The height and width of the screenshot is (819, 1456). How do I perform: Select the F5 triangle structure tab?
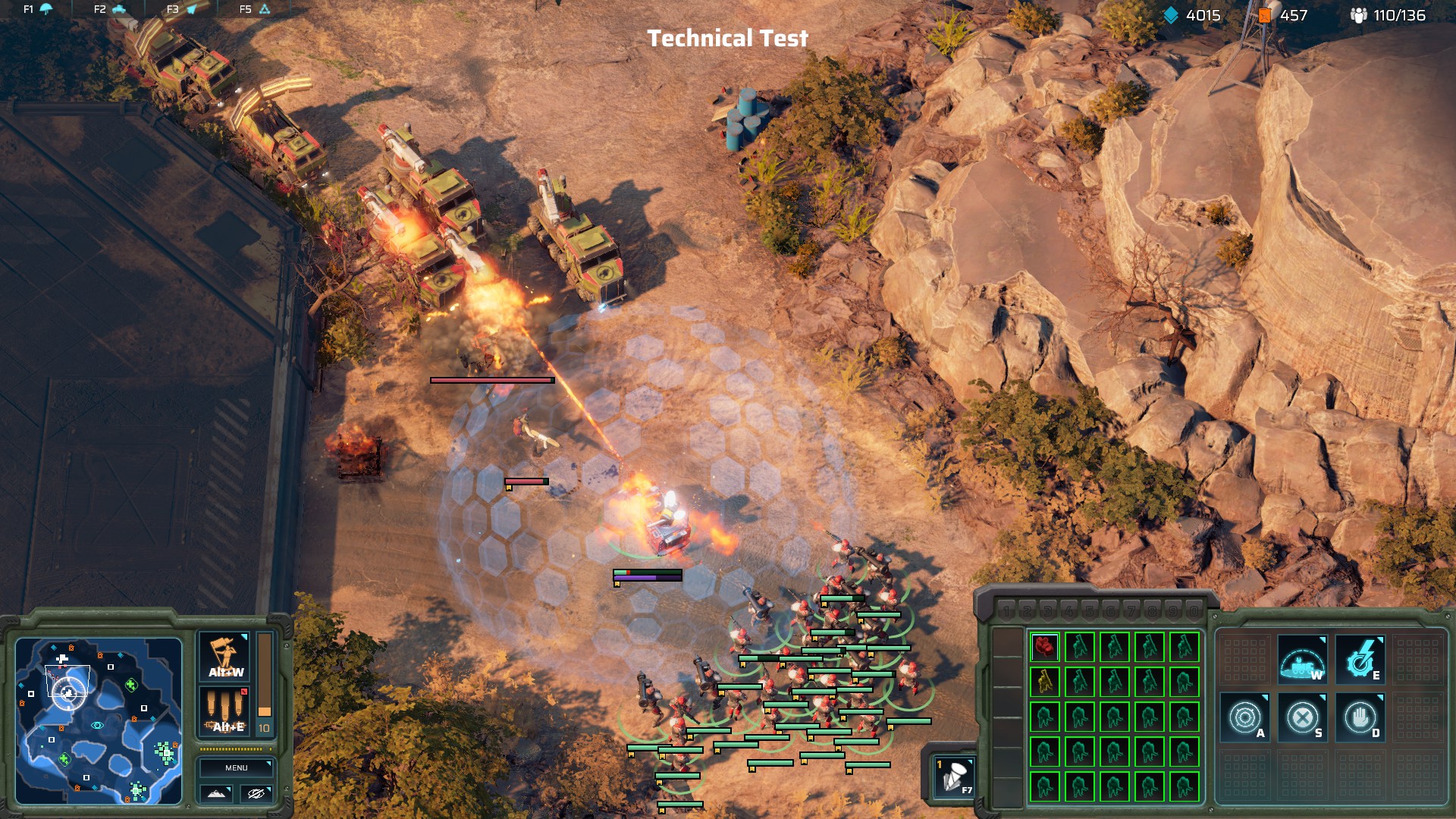(255, 9)
